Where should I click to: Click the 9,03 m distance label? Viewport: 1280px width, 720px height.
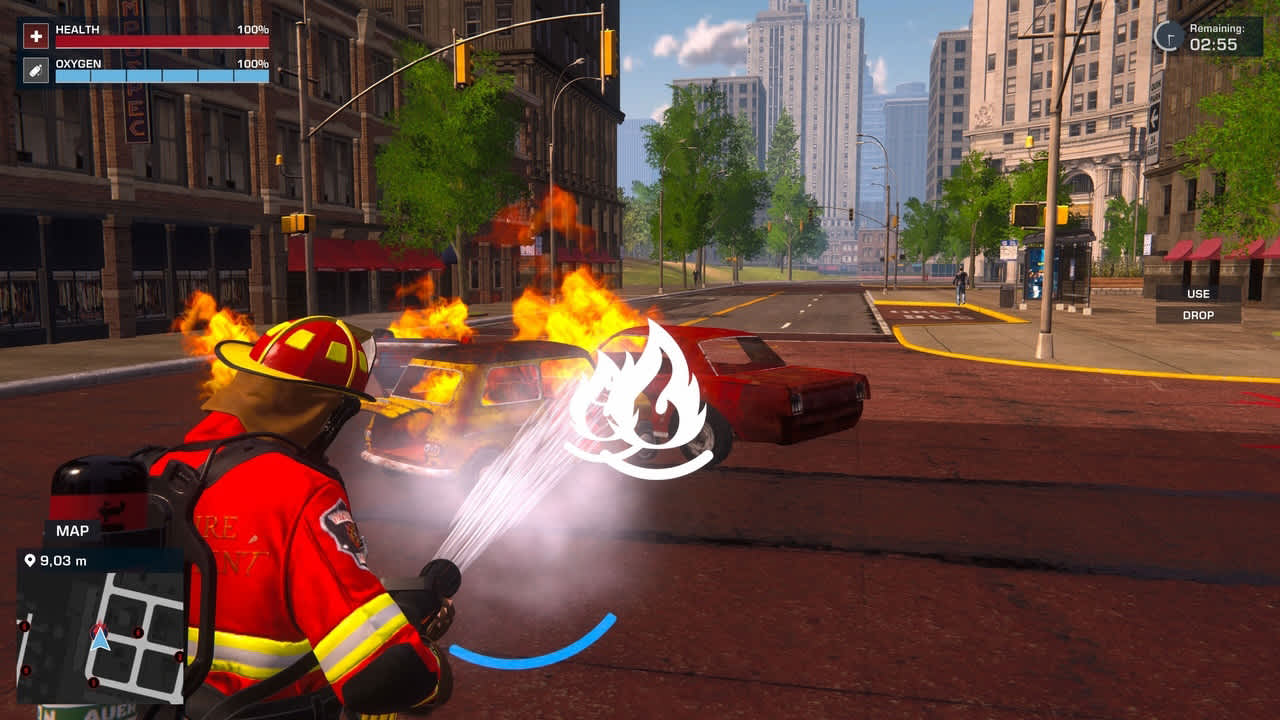pos(65,560)
